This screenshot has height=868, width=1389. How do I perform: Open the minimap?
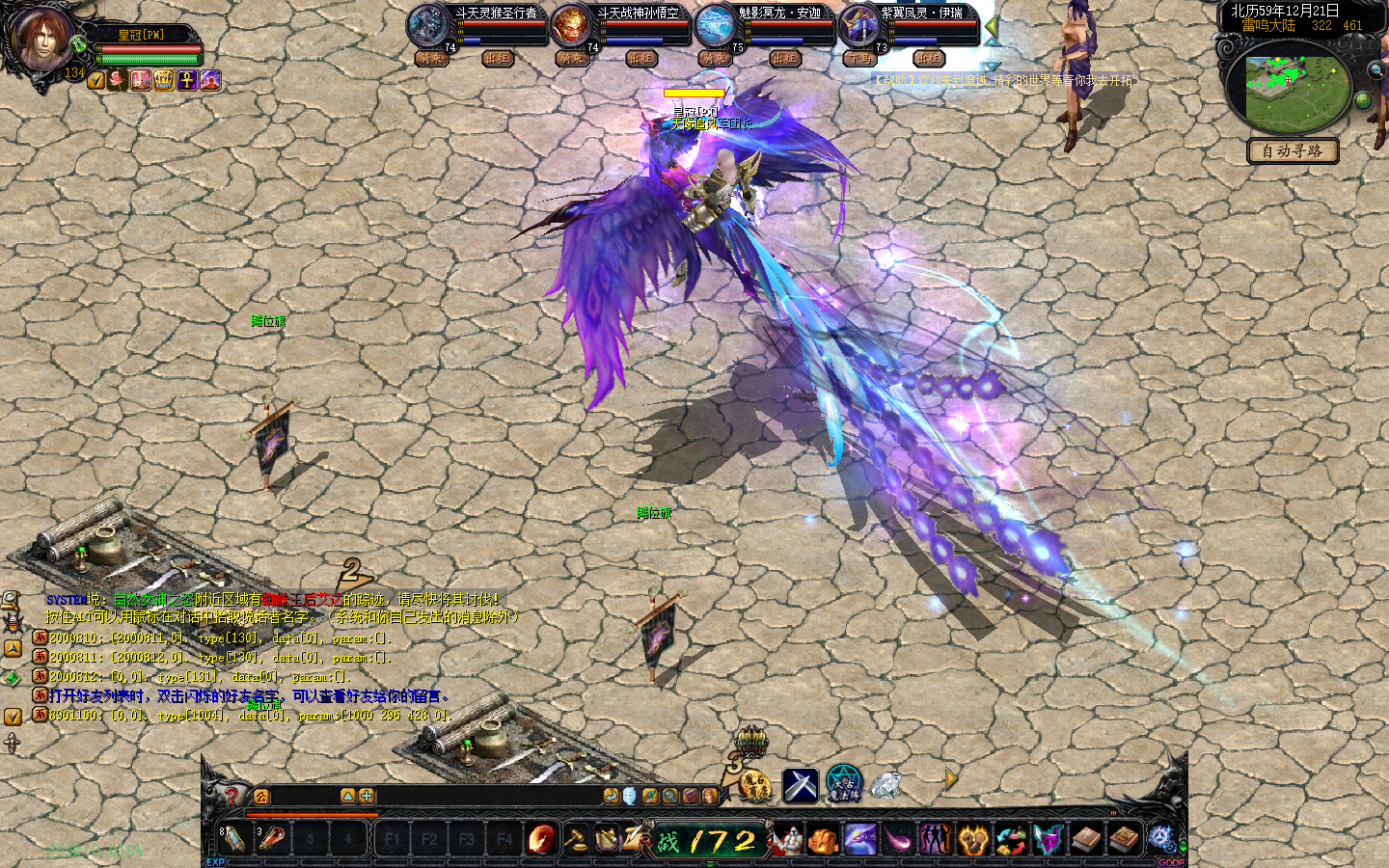pos(1287,93)
